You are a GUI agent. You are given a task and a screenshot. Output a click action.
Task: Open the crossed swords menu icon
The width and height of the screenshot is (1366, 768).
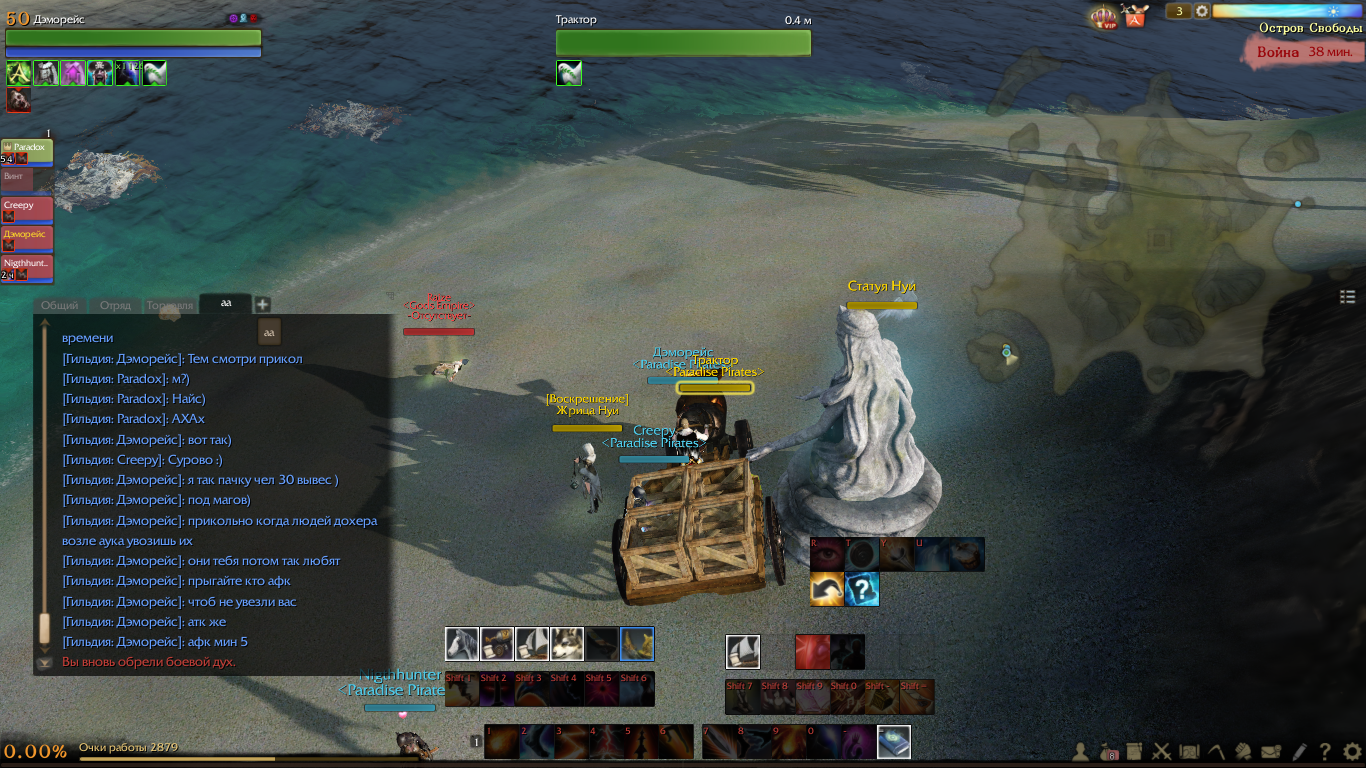[x=1162, y=751]
